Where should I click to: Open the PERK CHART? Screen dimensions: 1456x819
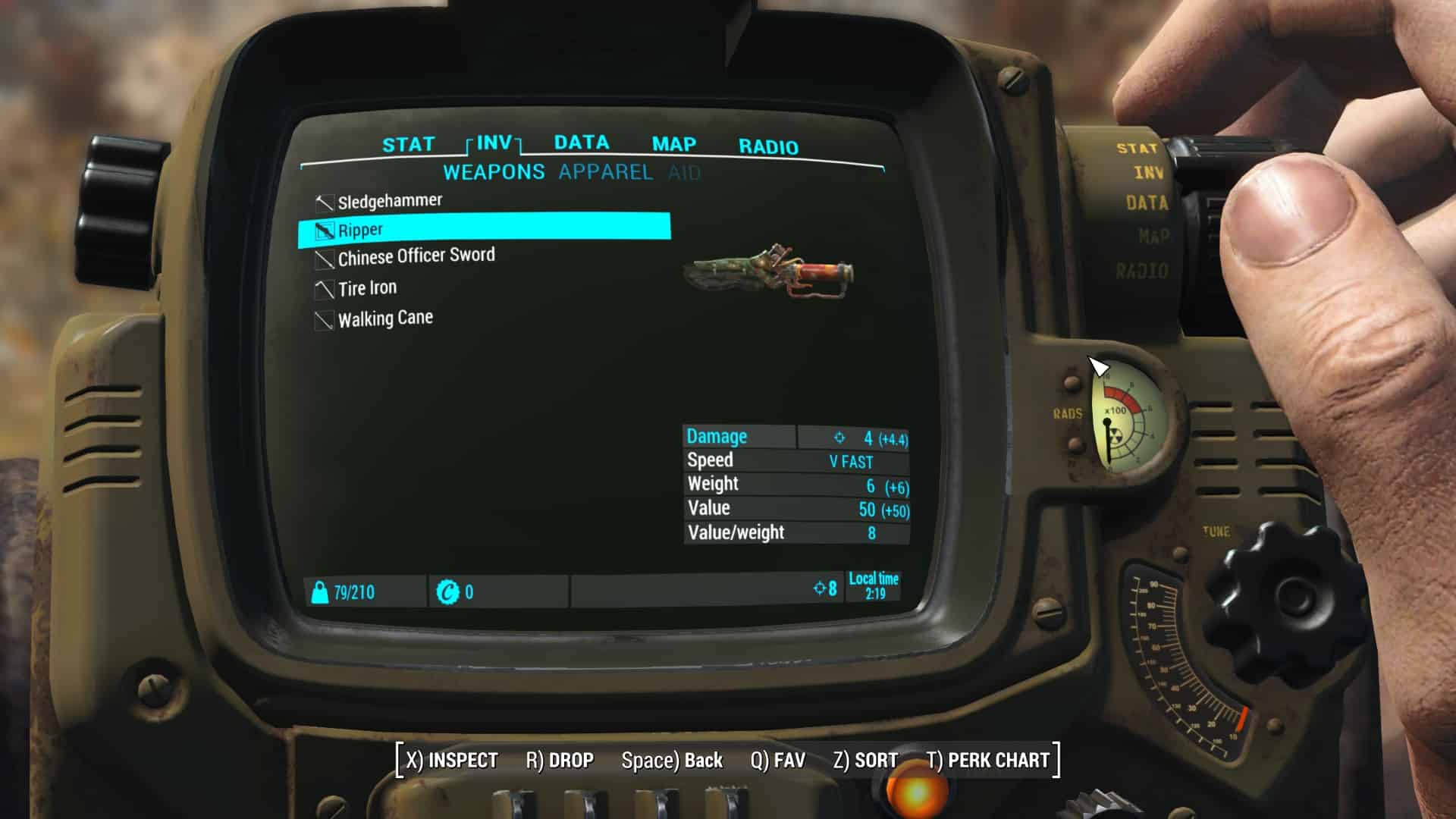click(x=987, y=760)
